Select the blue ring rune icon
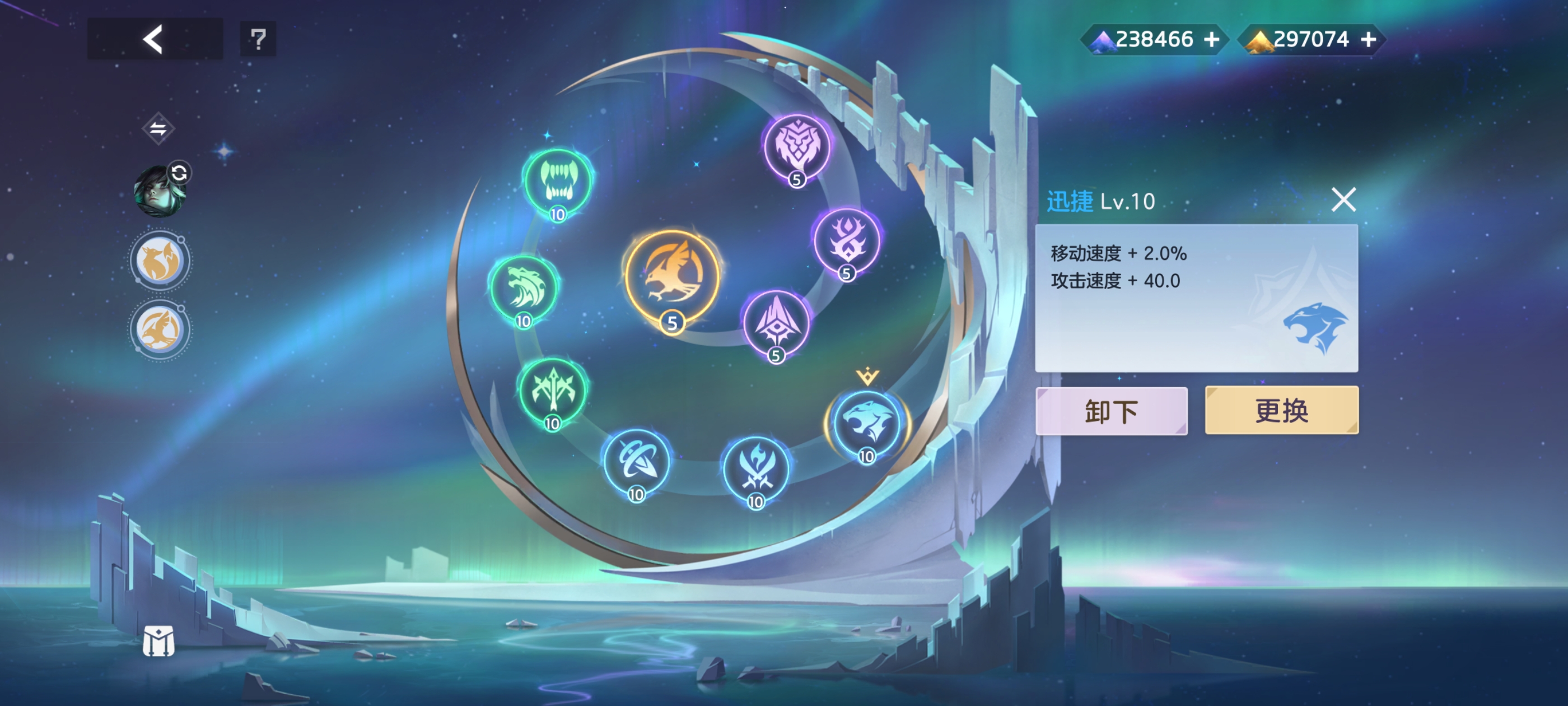 pyautogui.click(x=636, y=462)
